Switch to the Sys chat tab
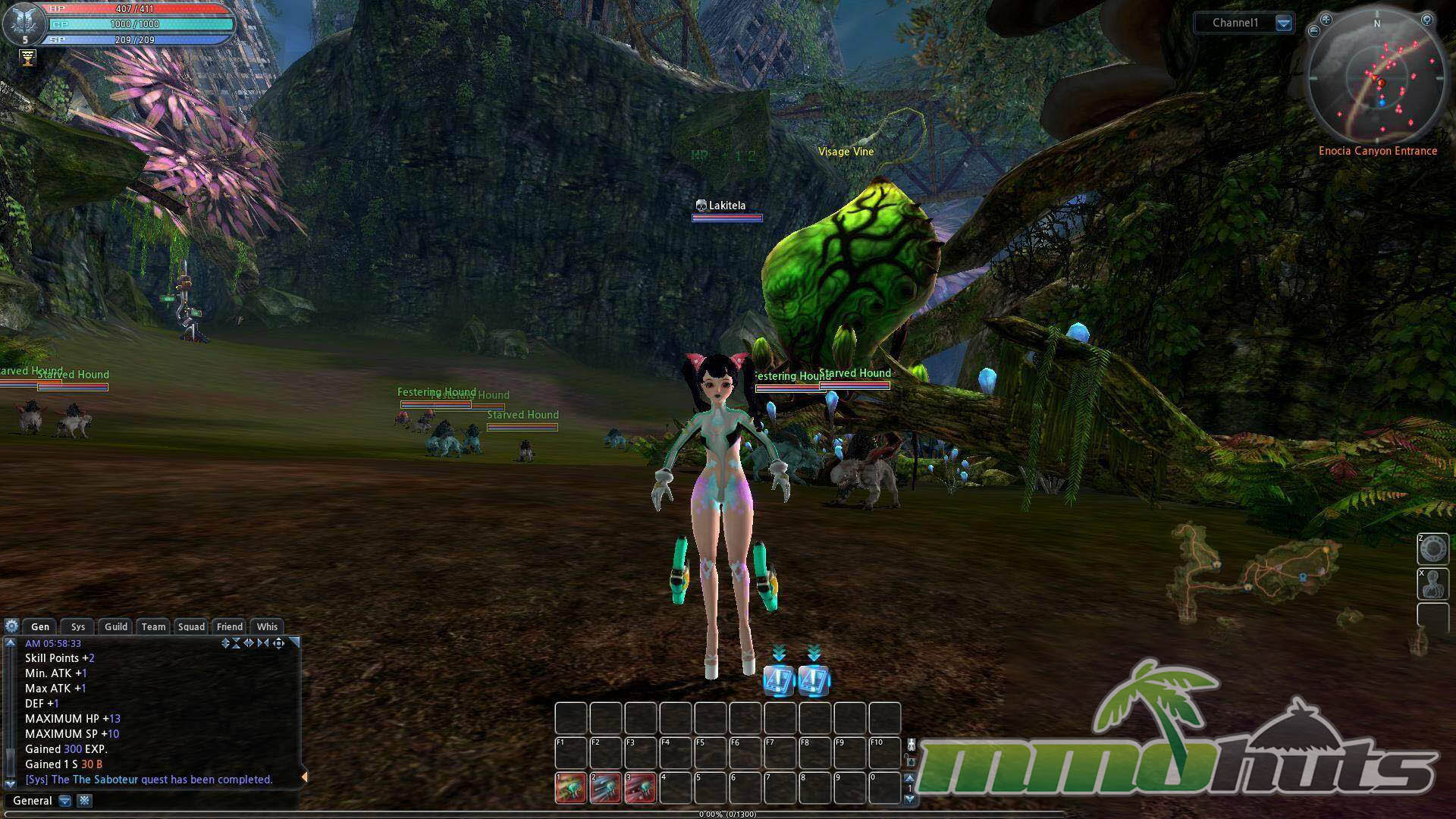This screenshot has width=1456, height=819. point(78,626)
